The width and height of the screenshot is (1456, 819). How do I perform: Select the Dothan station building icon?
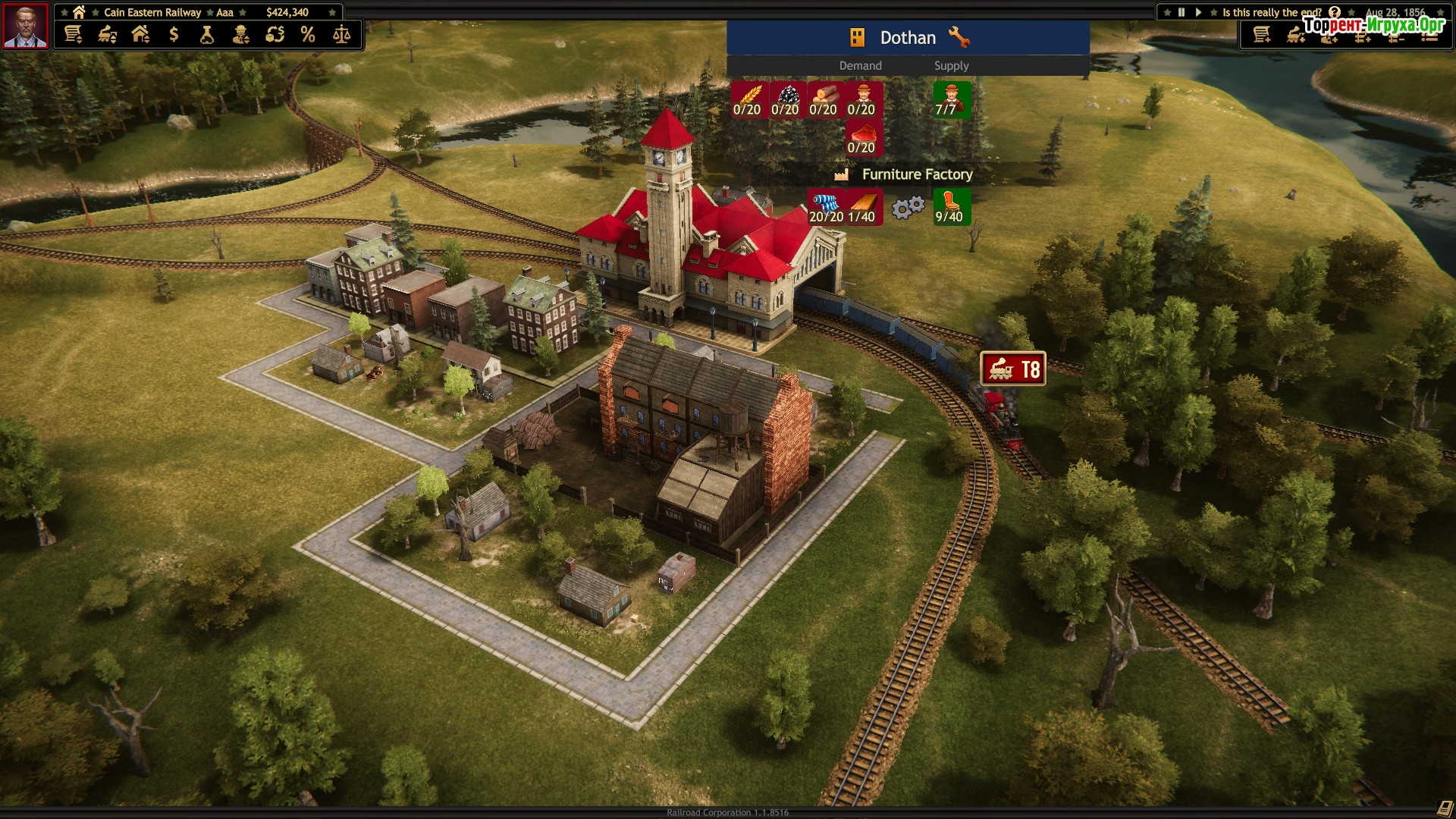[857, 37]
